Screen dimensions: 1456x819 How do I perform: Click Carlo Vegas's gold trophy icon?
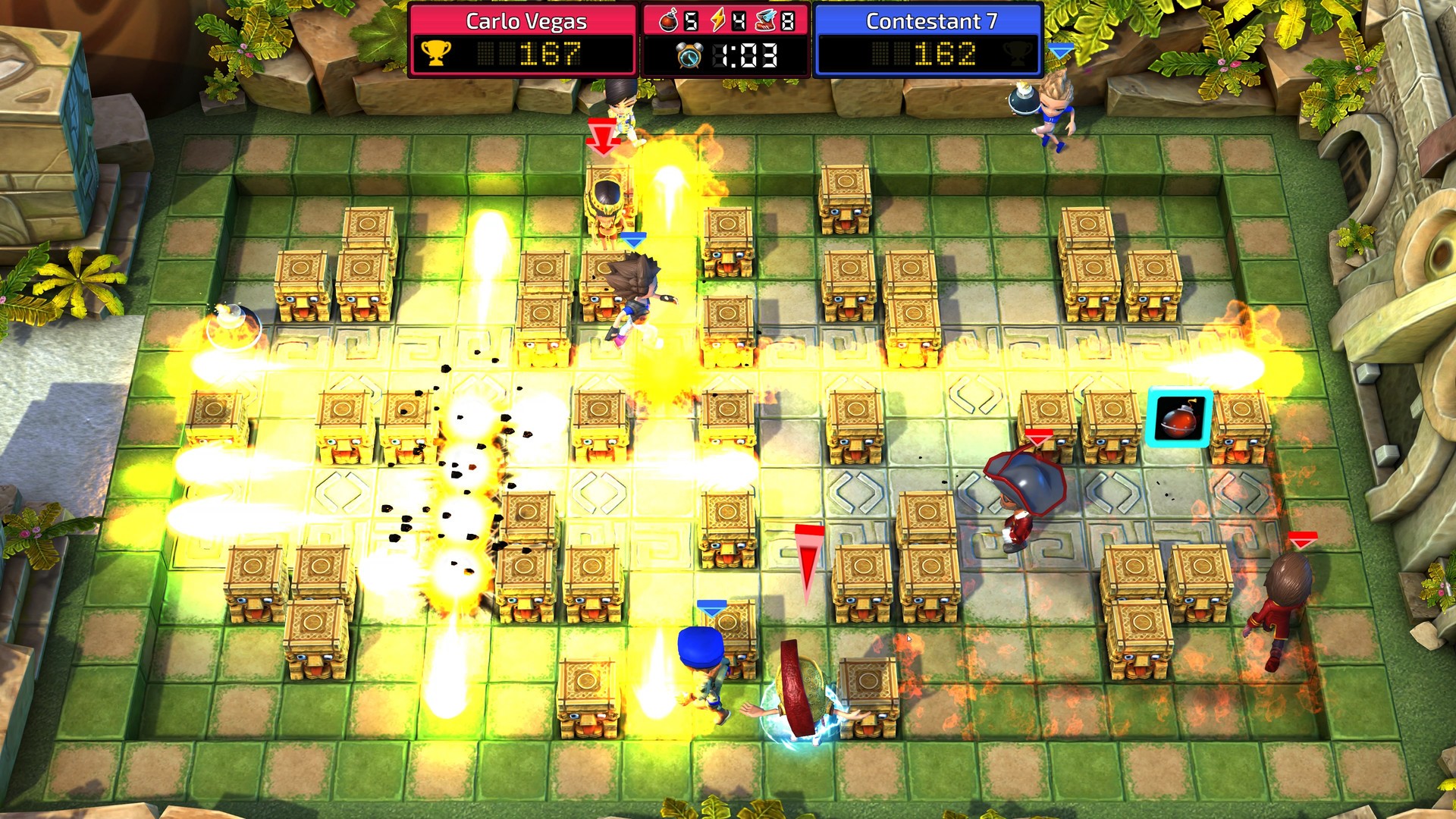tap(435, 52)
